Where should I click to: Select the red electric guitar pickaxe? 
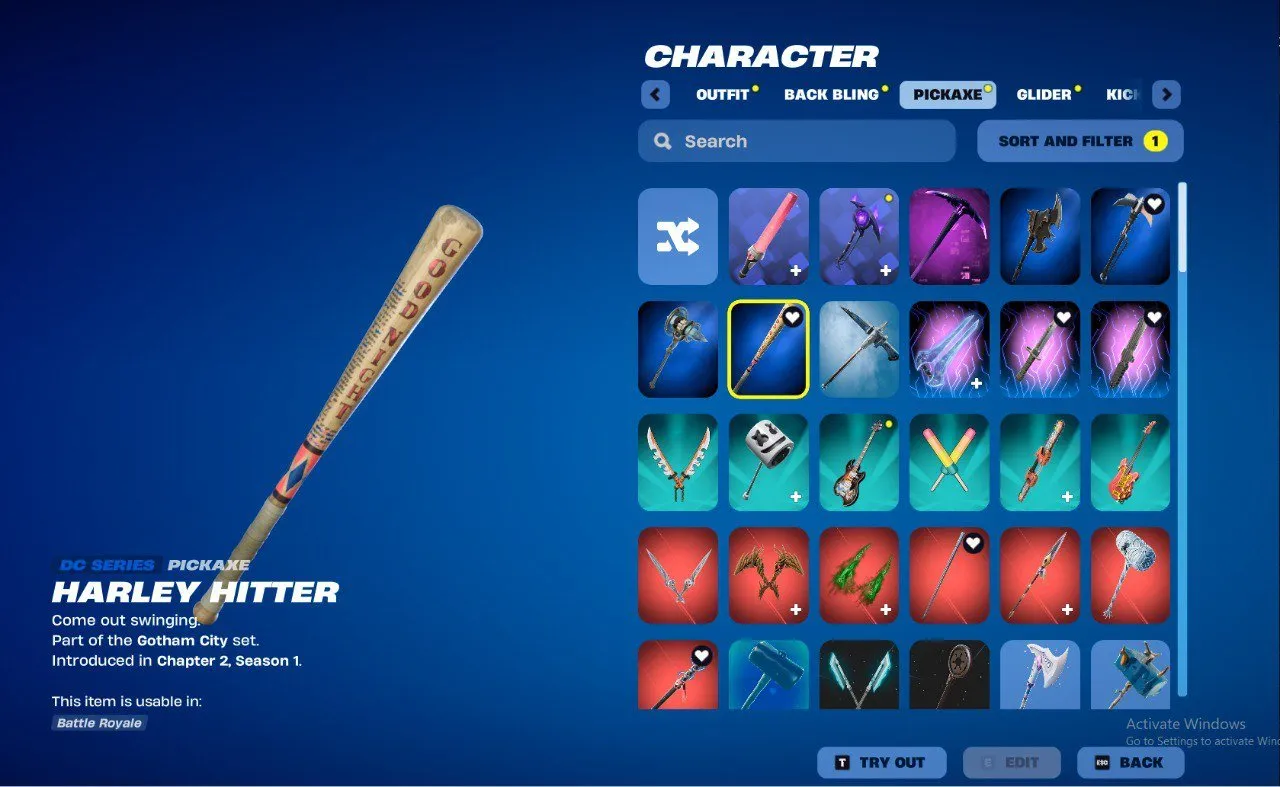pyautogui.click(x=1128, y=462)
